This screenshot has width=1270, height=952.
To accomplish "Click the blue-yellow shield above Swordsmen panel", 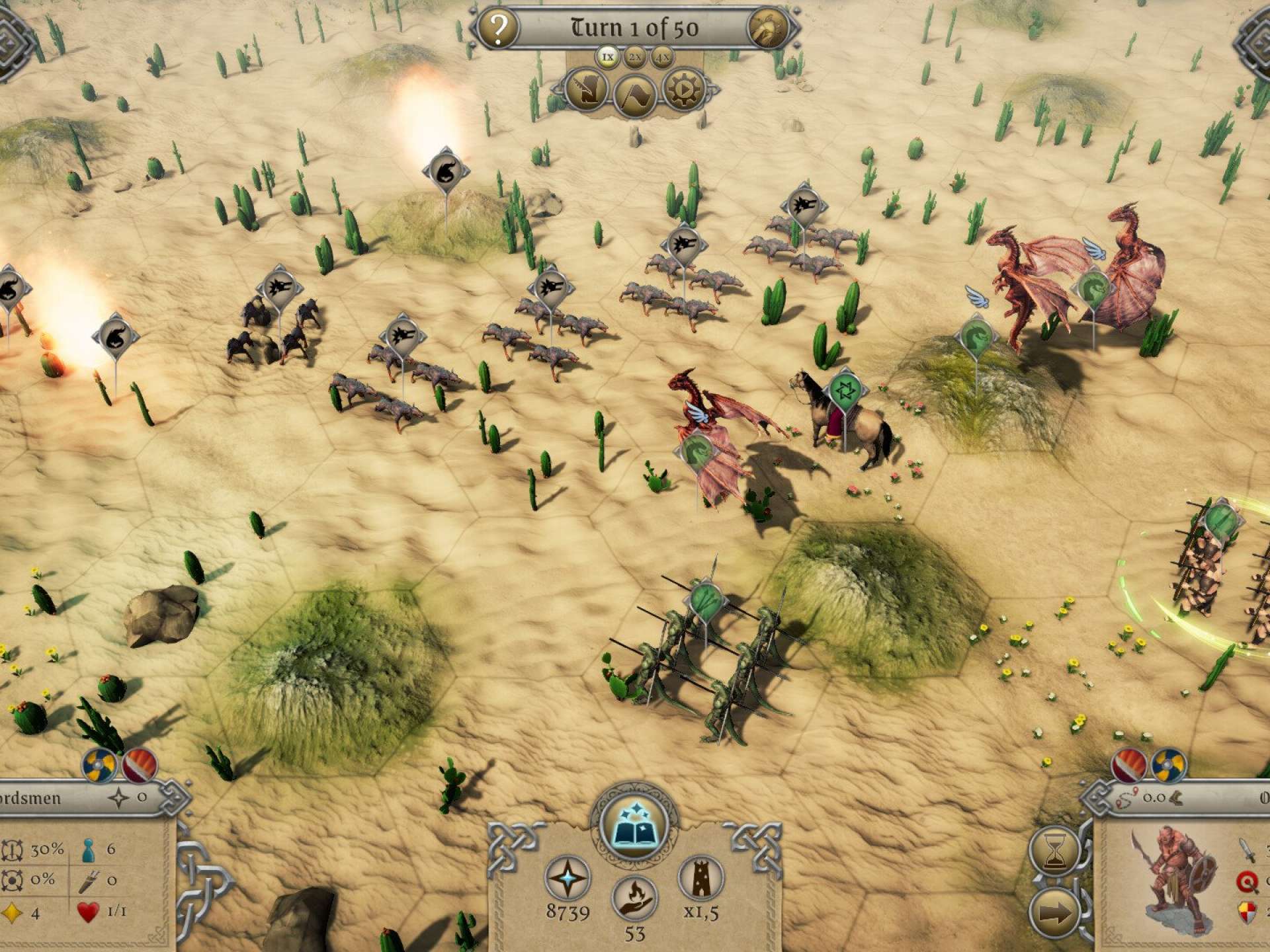I will (100, 766).
